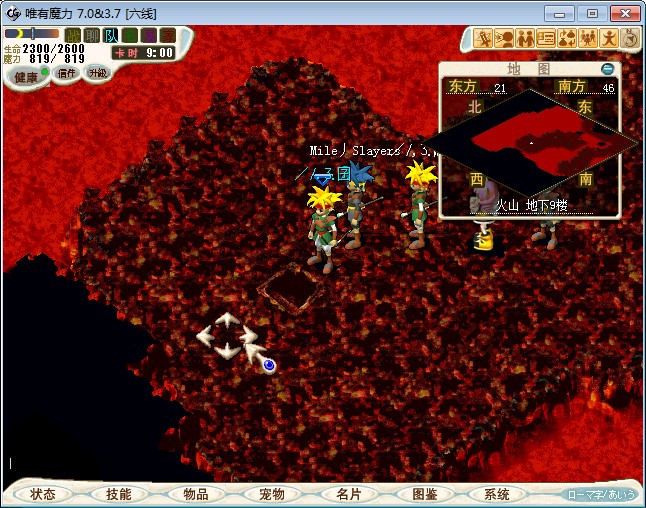Click the 健康 health button

pyautogui.click(x=27, y=77)
